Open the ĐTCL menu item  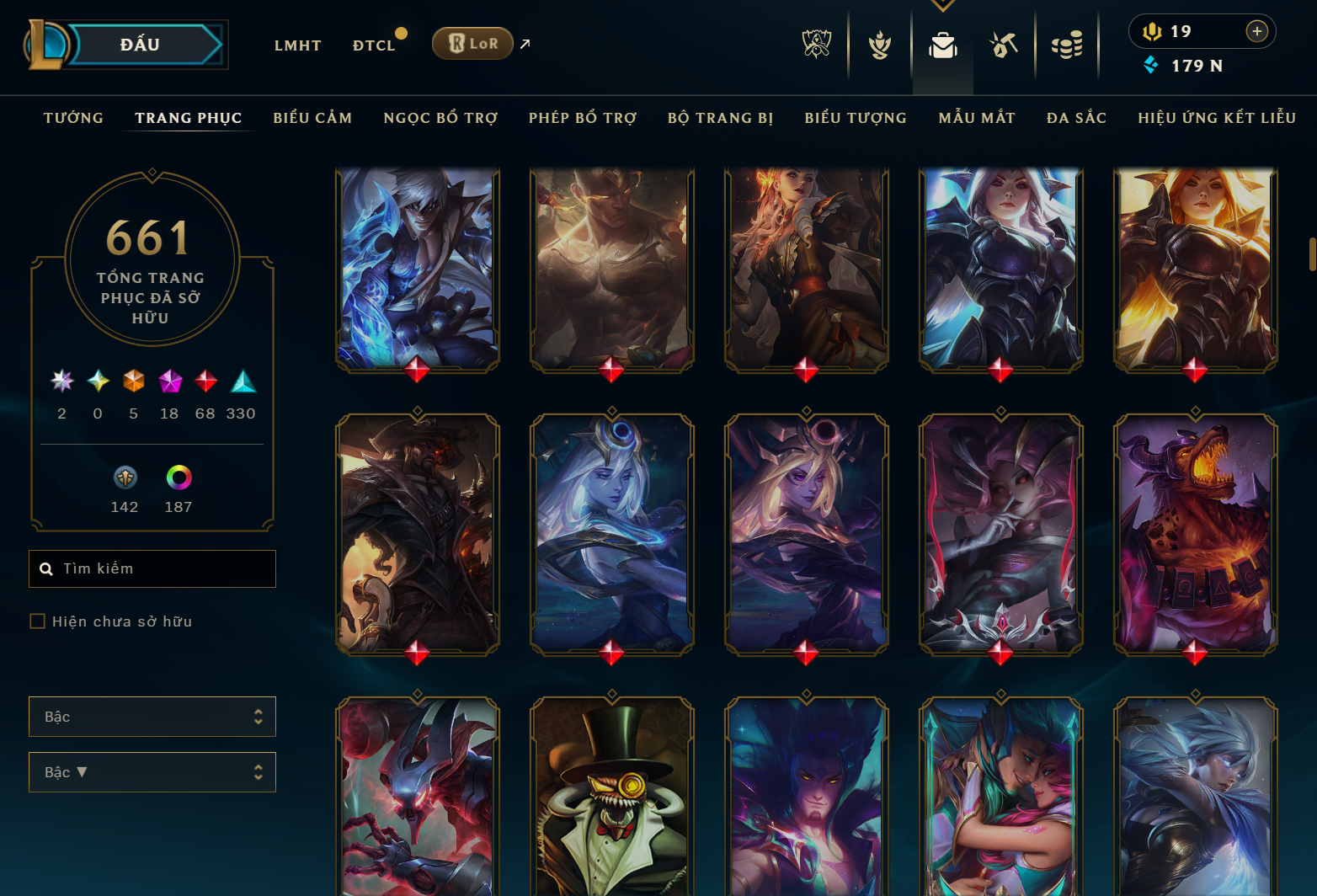pos(373,45)
